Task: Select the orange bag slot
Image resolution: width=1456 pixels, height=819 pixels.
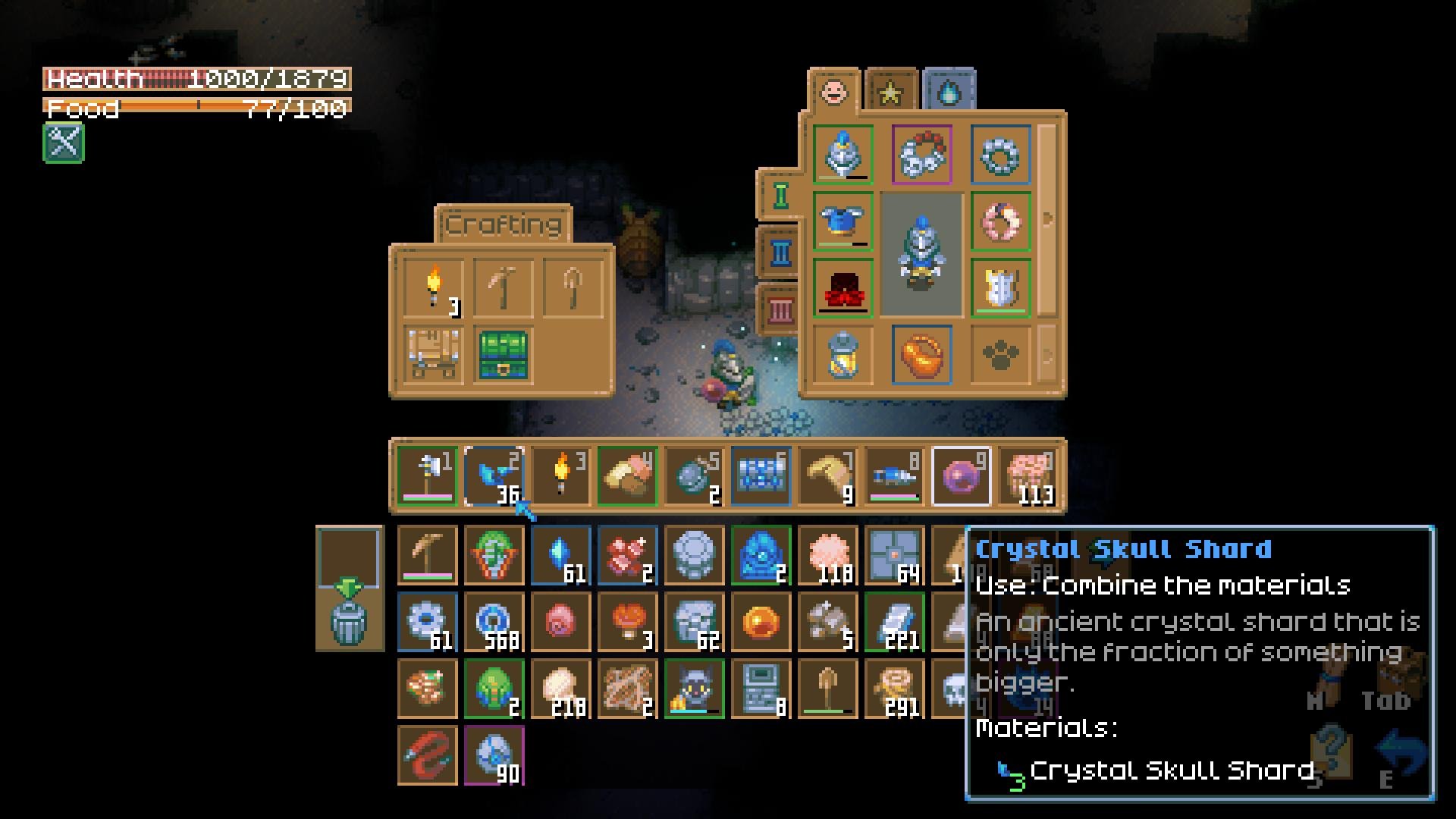Action: click(922, 355)
